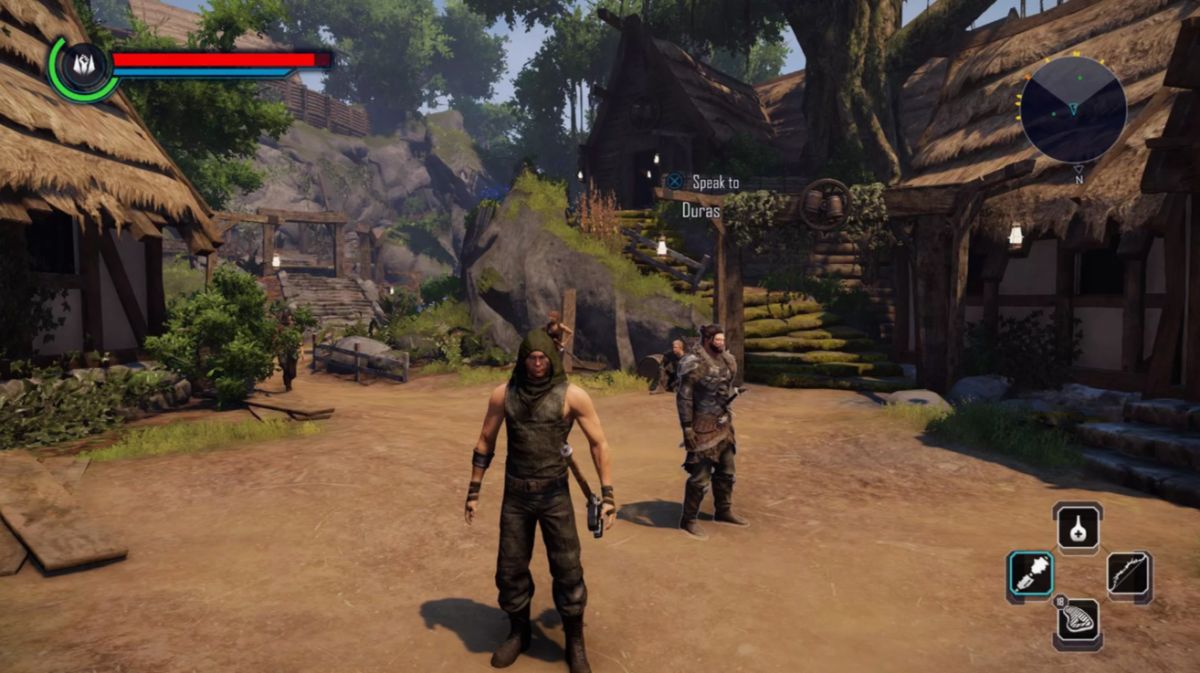Screen dimensions: 1200x673
Task: Equip the bow from the quick slot
Action: [x=1129, y=576]
